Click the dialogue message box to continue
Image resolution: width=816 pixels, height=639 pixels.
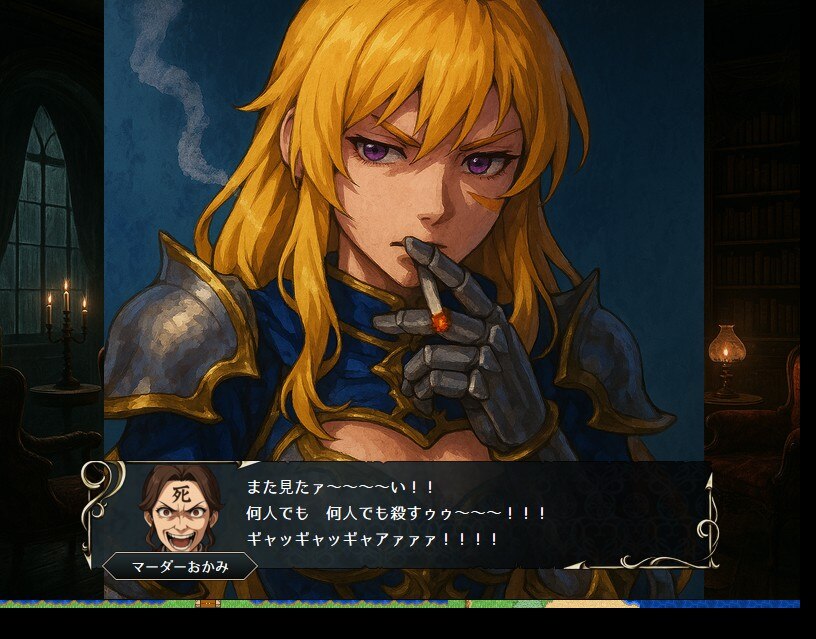pyautogui.click(x=420, y=514)
